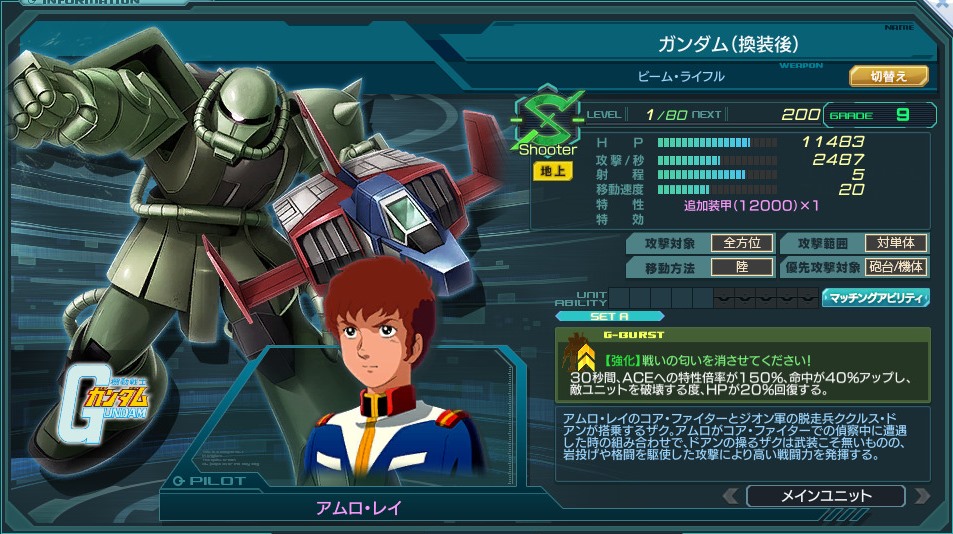Select the メインユニット unit label
Viewport: 953px width, 534px height.
pos(825,496)
